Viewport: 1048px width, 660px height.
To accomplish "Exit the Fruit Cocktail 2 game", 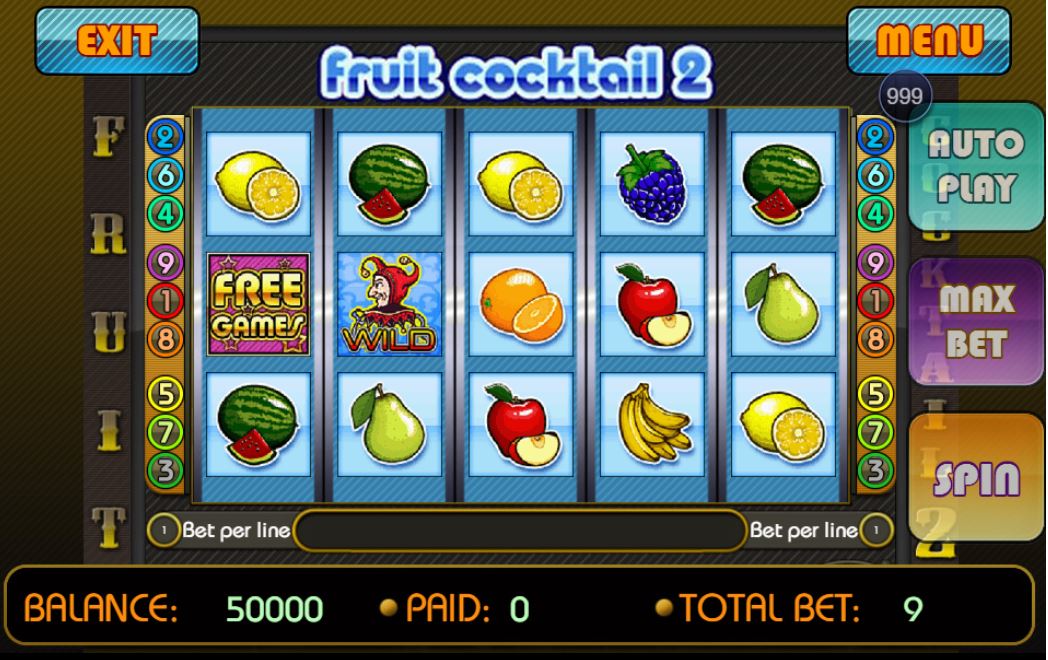I will coord(117,41).
